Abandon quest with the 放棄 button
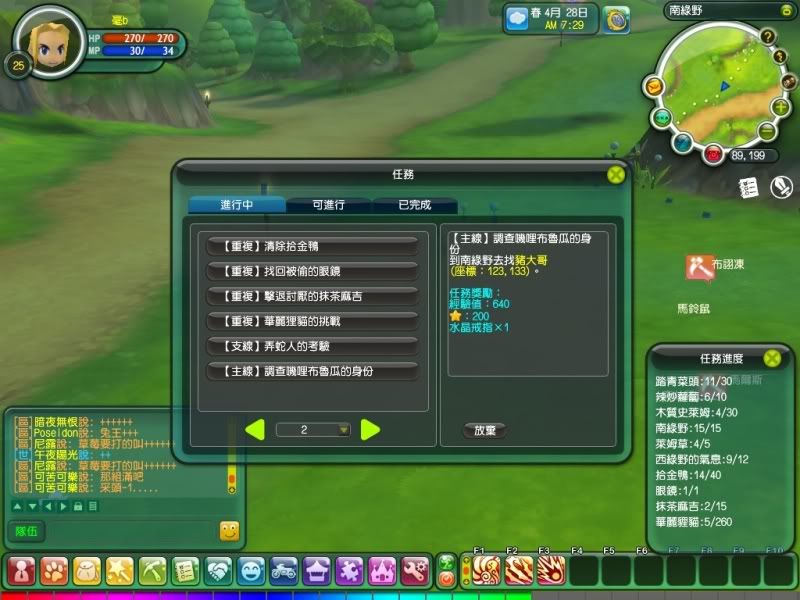The width and height of the screenshot is (800, 600). click(x=484, y=430)
